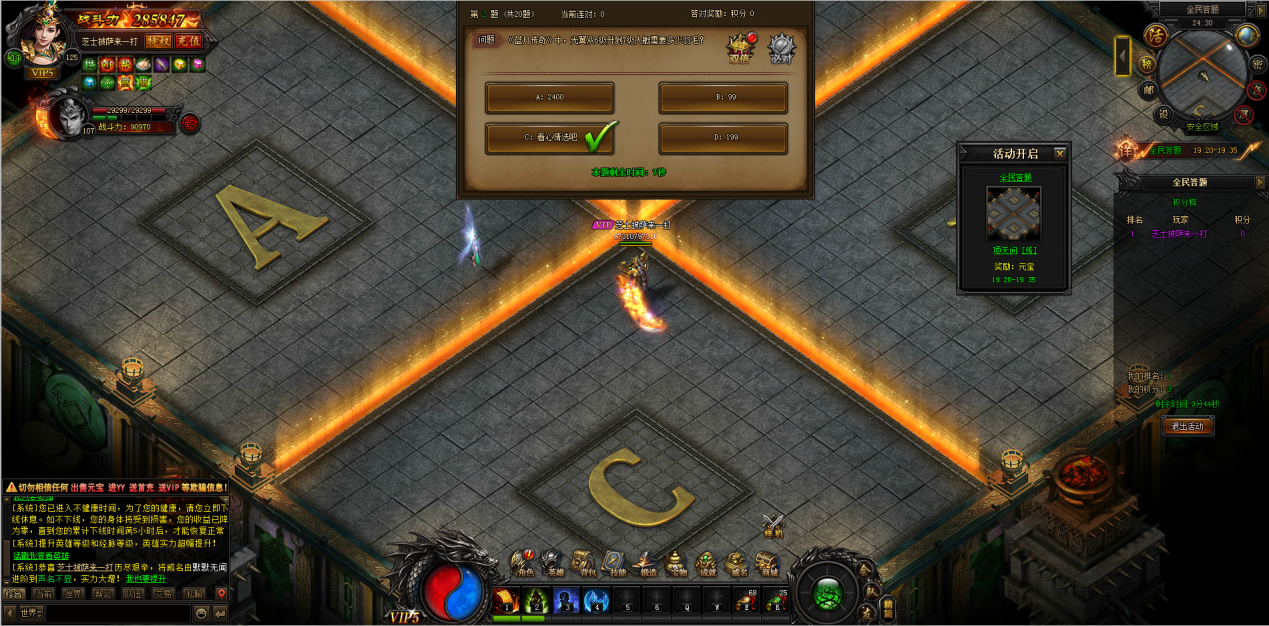1269x626 pixels.
Task: Open the 特权 privilege panel
Action: pos(158,42)
